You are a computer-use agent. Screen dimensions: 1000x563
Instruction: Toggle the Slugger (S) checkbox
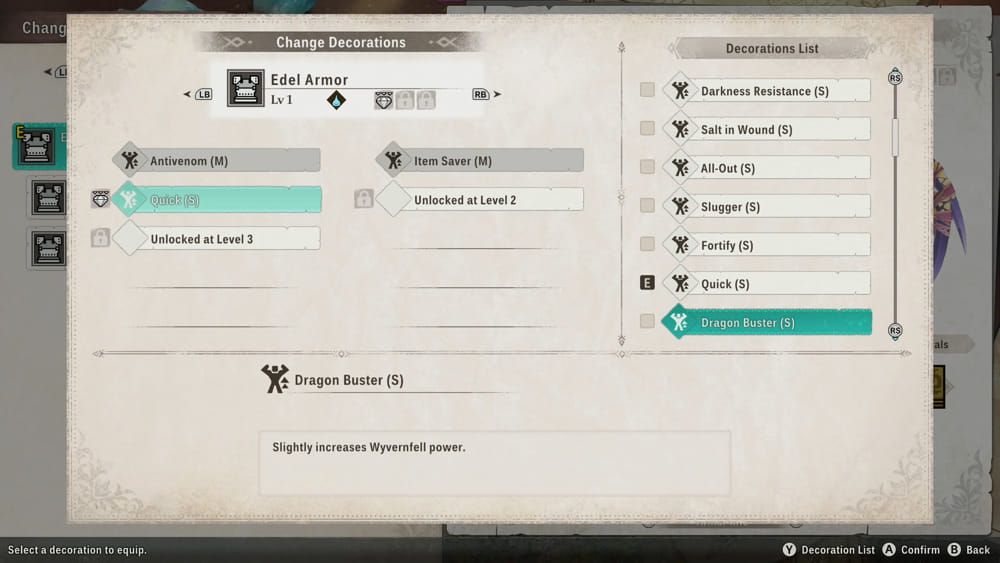click(647, 206)
